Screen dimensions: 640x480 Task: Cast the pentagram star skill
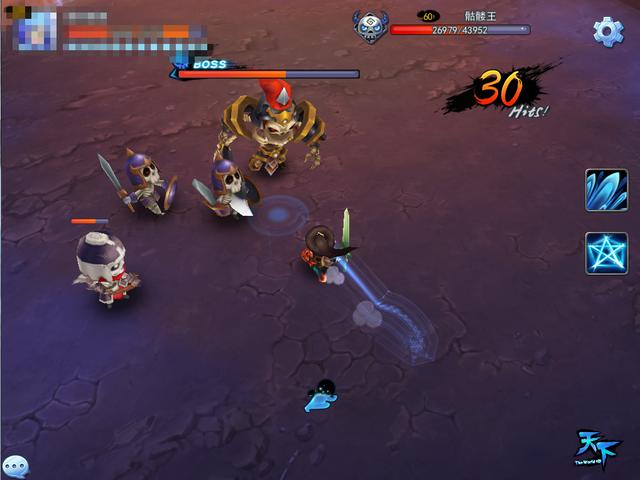(606, 253)
